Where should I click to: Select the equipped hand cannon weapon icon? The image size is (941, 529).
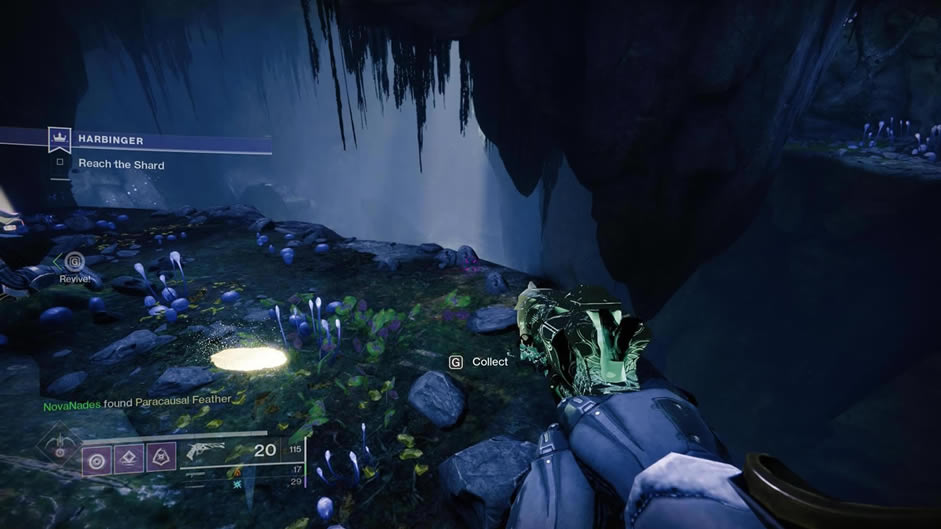point(205,451)
